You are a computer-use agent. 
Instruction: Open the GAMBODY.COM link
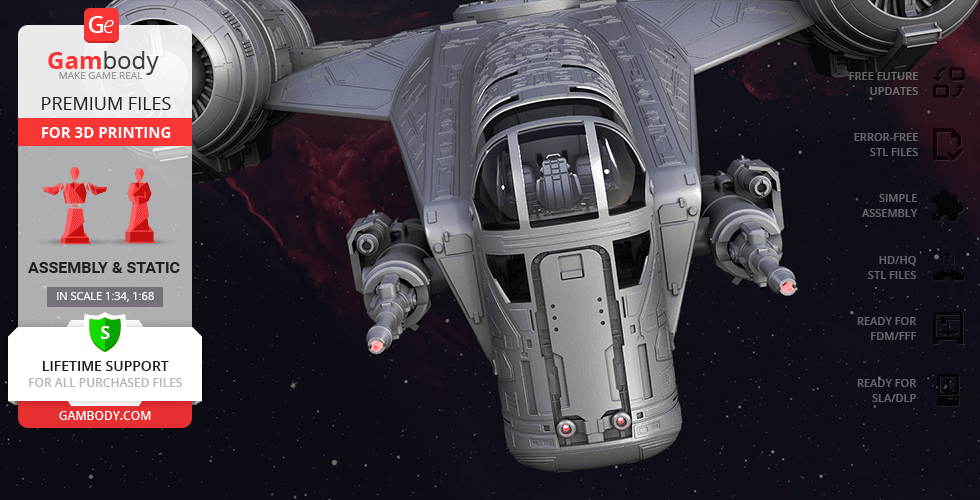(105, 415)
